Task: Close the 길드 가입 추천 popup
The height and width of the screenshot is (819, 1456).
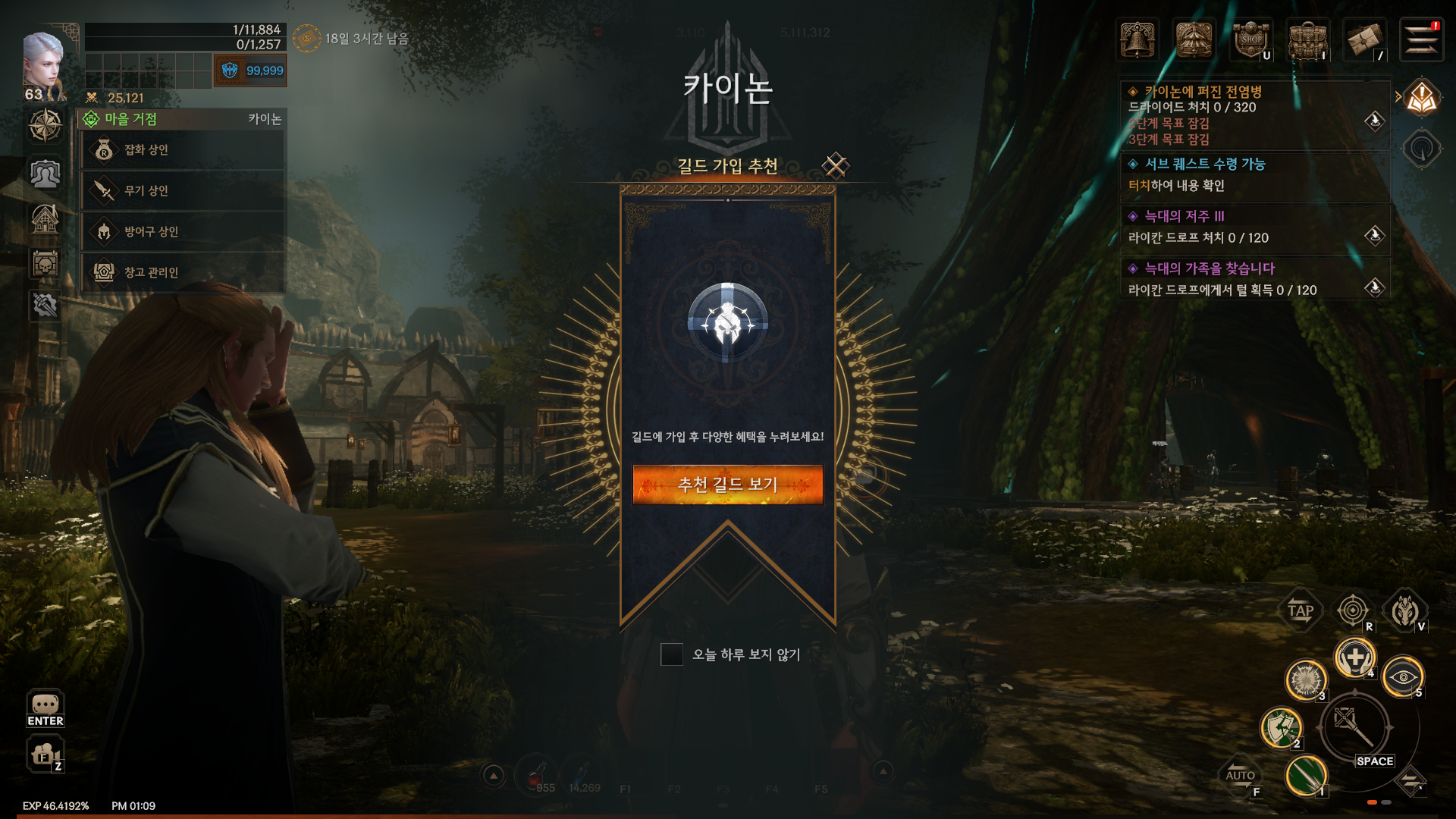Action: [836, 165]
